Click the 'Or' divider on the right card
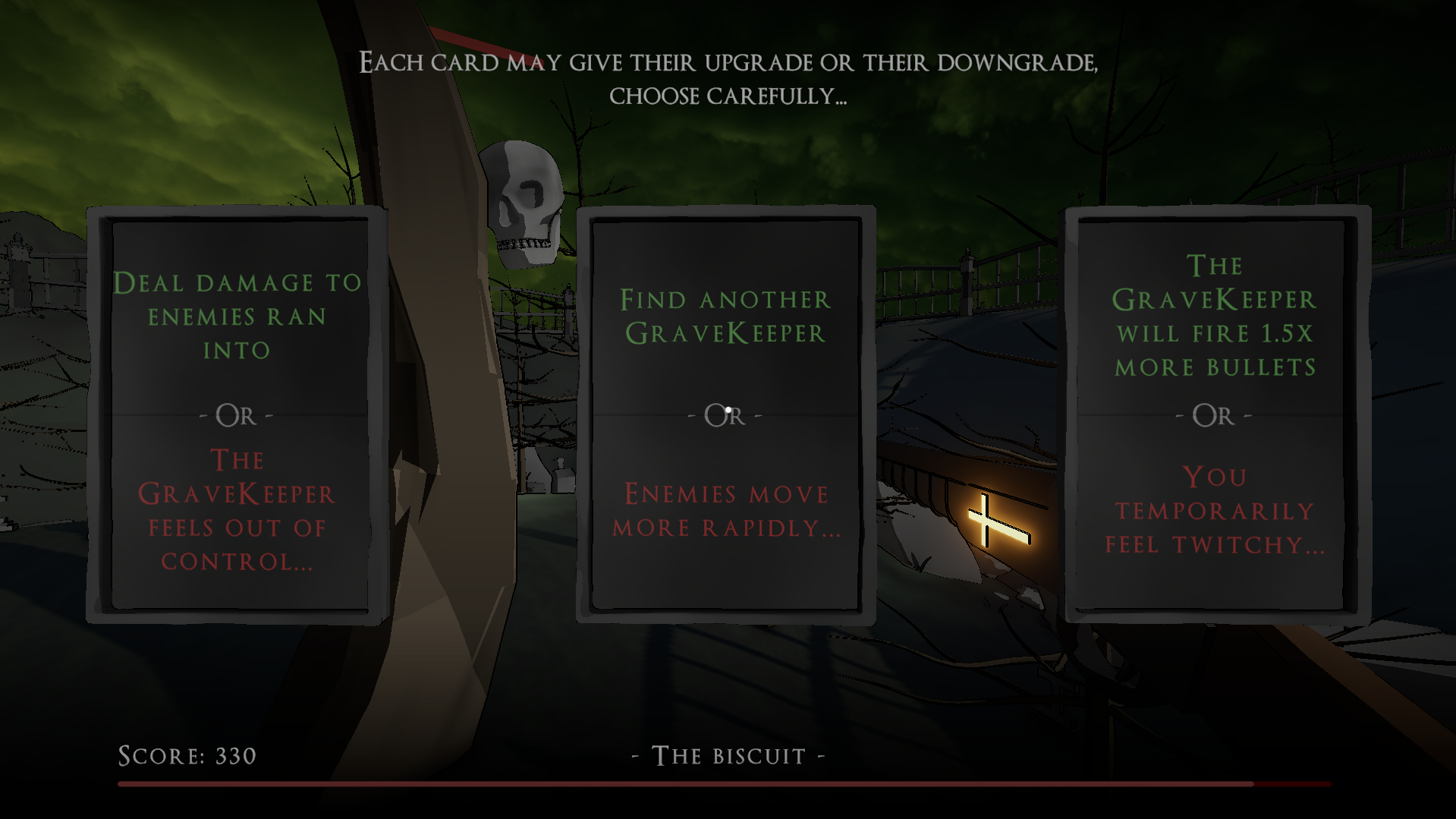Image resolution: width=1456 pixels, height=819 pixels. [x=1212, y=415]
